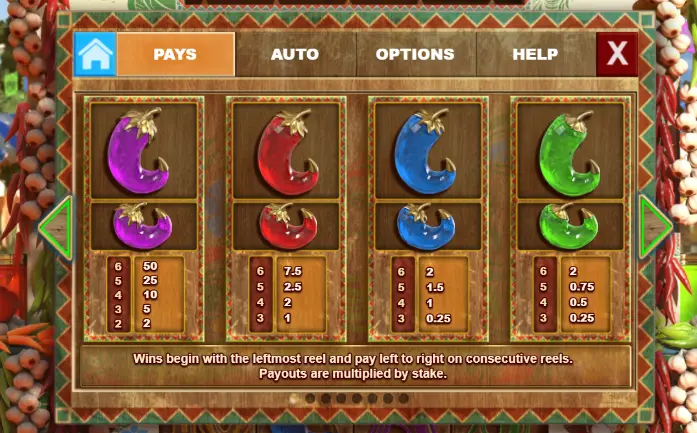Advance to the next paytable page
The width and height of the screenshot is (697, 433).
tap(656, 228)
